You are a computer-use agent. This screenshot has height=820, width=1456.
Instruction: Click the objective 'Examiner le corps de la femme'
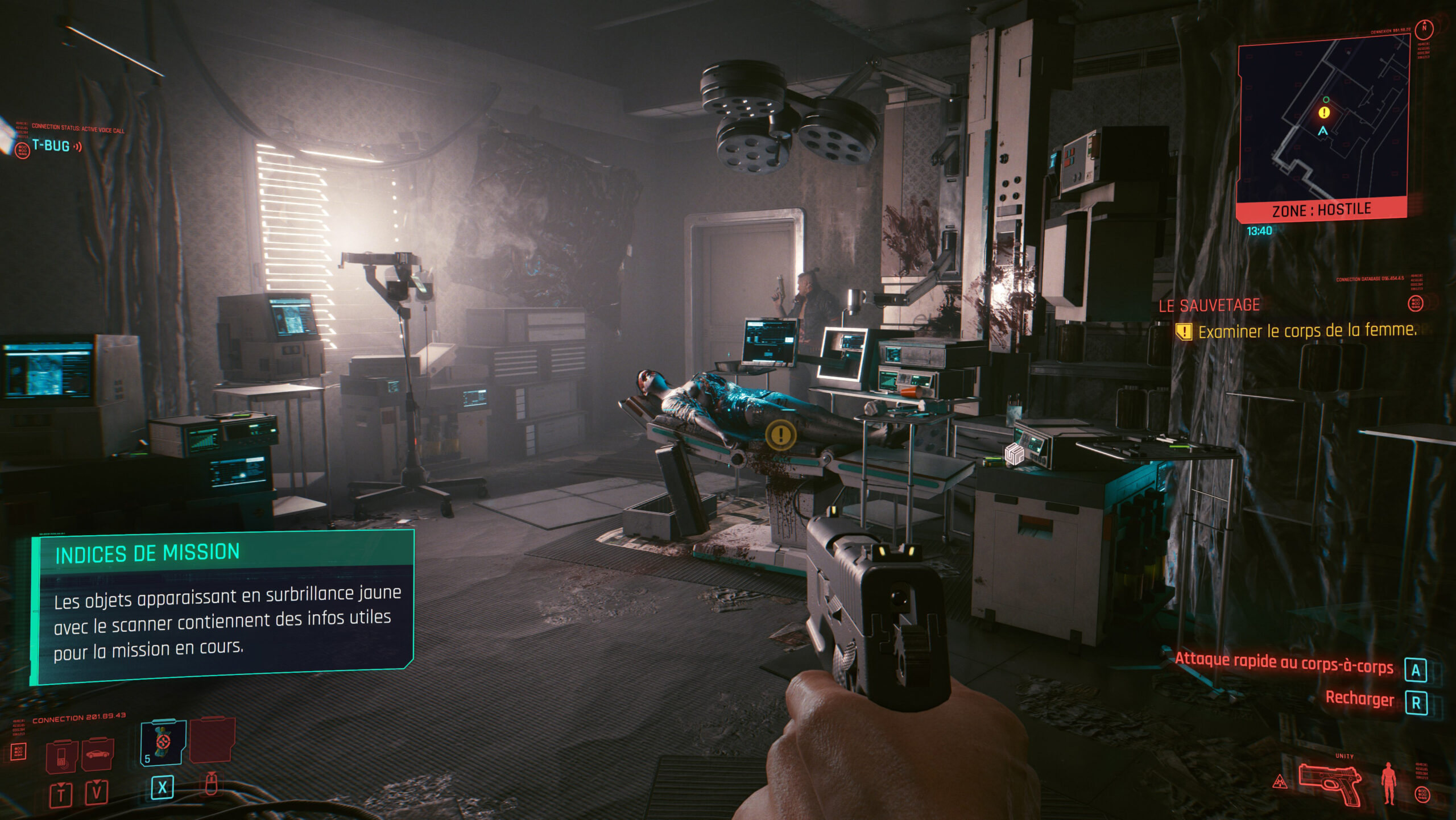coord(1307,331)
